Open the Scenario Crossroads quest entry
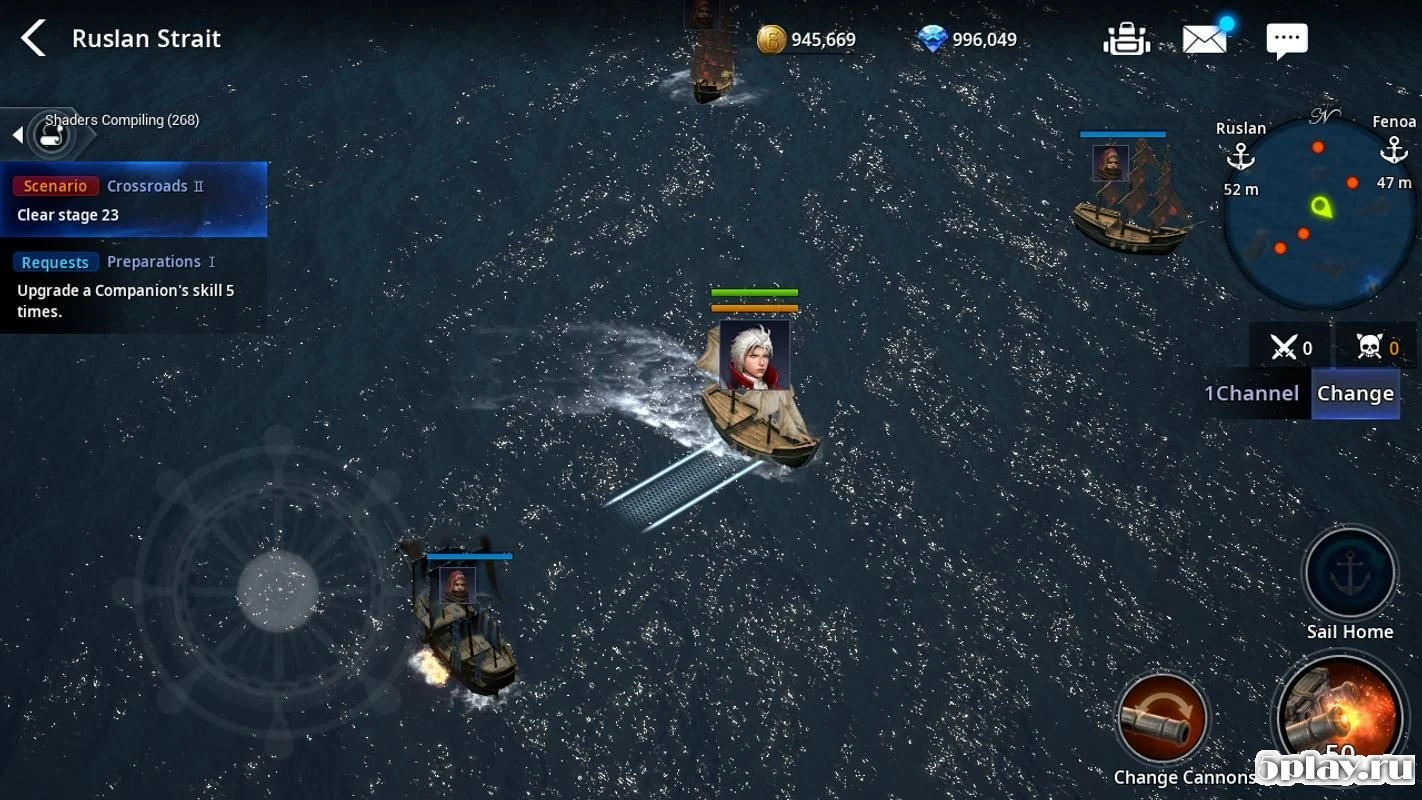1422x800 pixels. tap(133, 199)
